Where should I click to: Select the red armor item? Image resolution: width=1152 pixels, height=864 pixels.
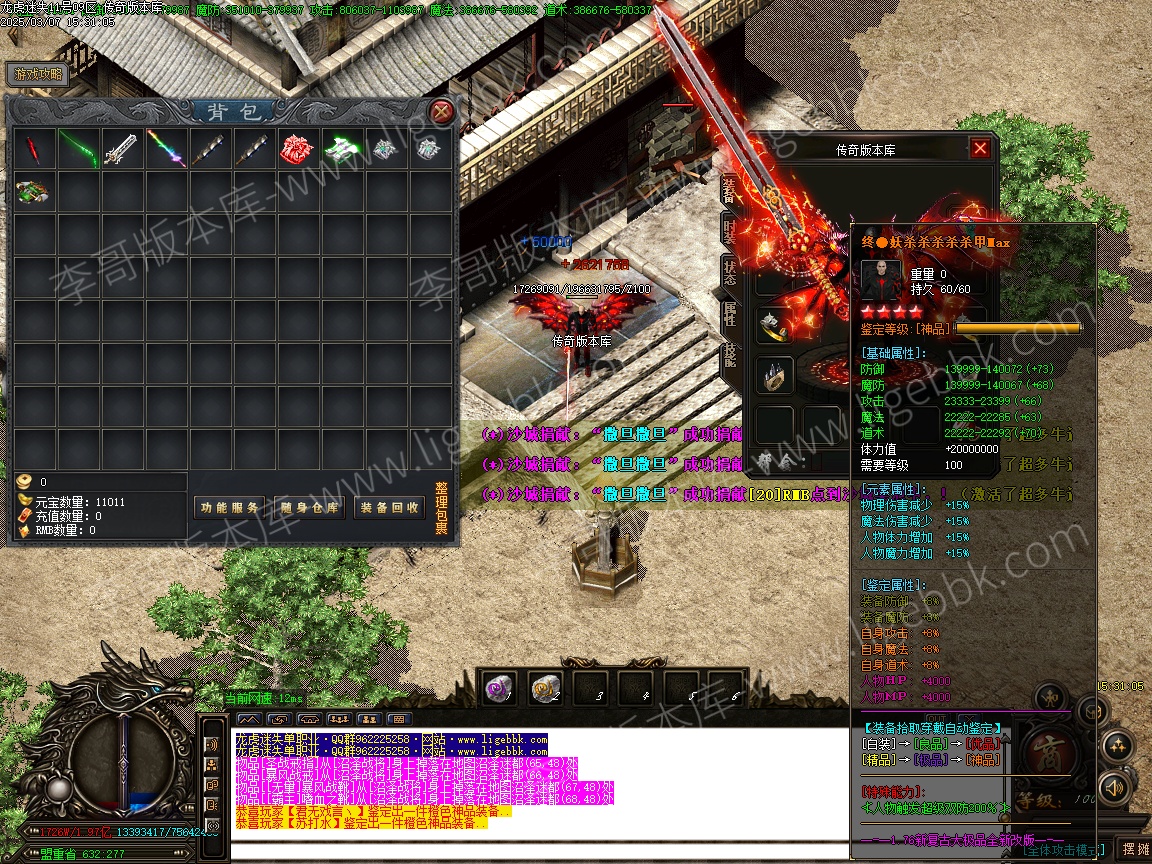pos(298,149)
